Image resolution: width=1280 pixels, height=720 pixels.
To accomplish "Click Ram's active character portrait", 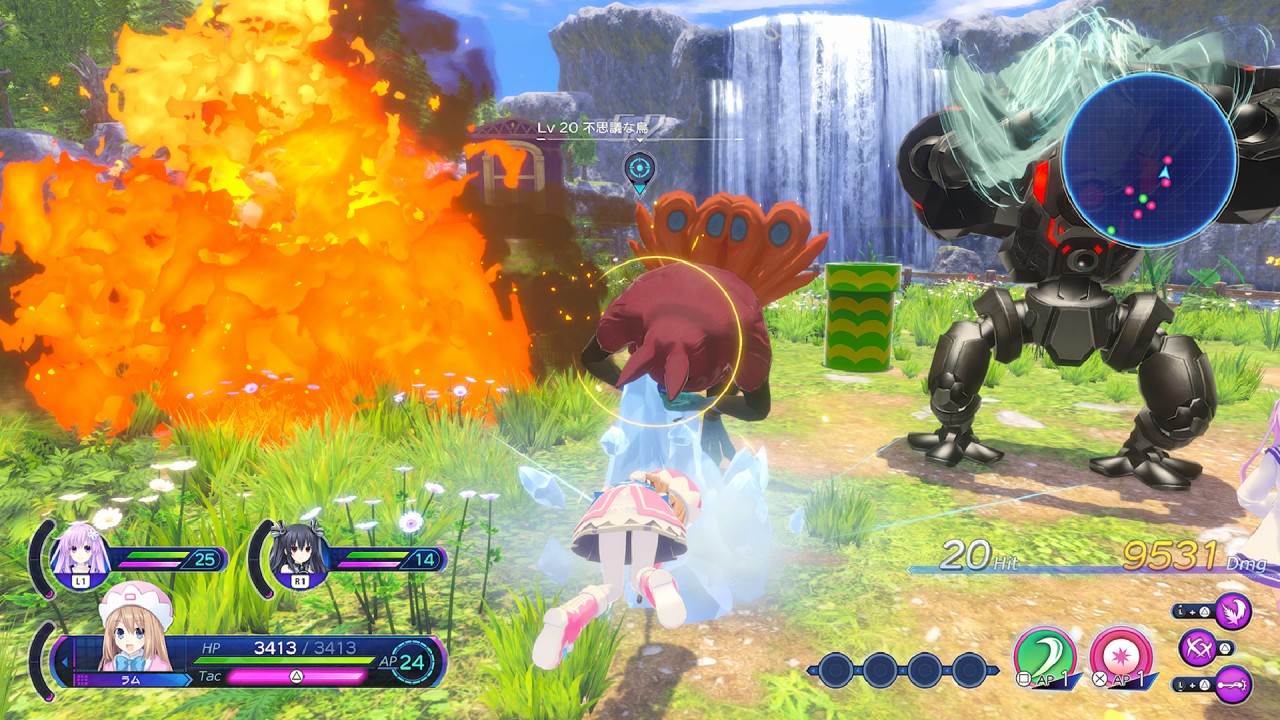I will [x=134, y=632].
